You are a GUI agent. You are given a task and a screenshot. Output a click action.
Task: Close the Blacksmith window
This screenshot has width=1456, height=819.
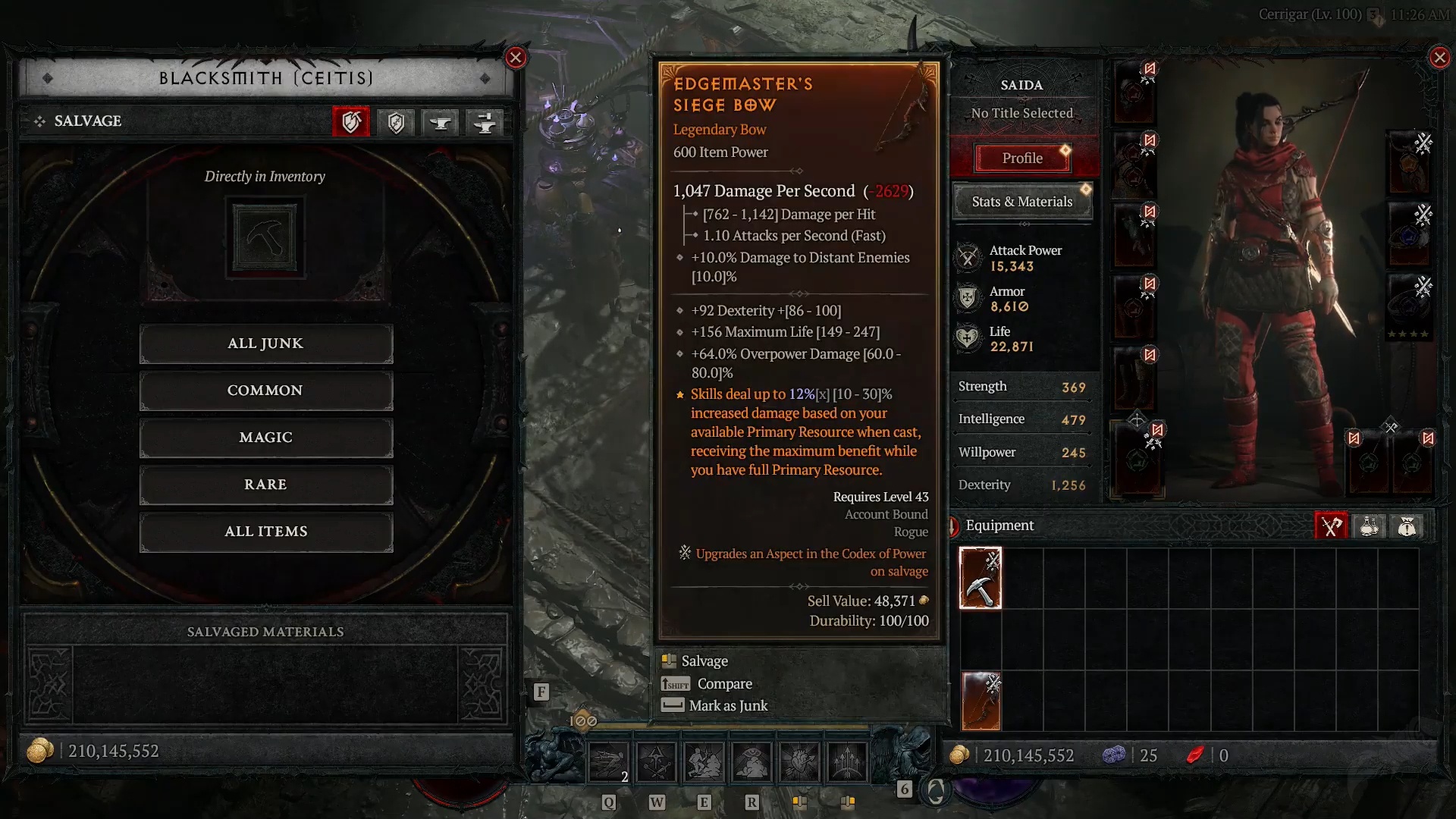point(516,58)
